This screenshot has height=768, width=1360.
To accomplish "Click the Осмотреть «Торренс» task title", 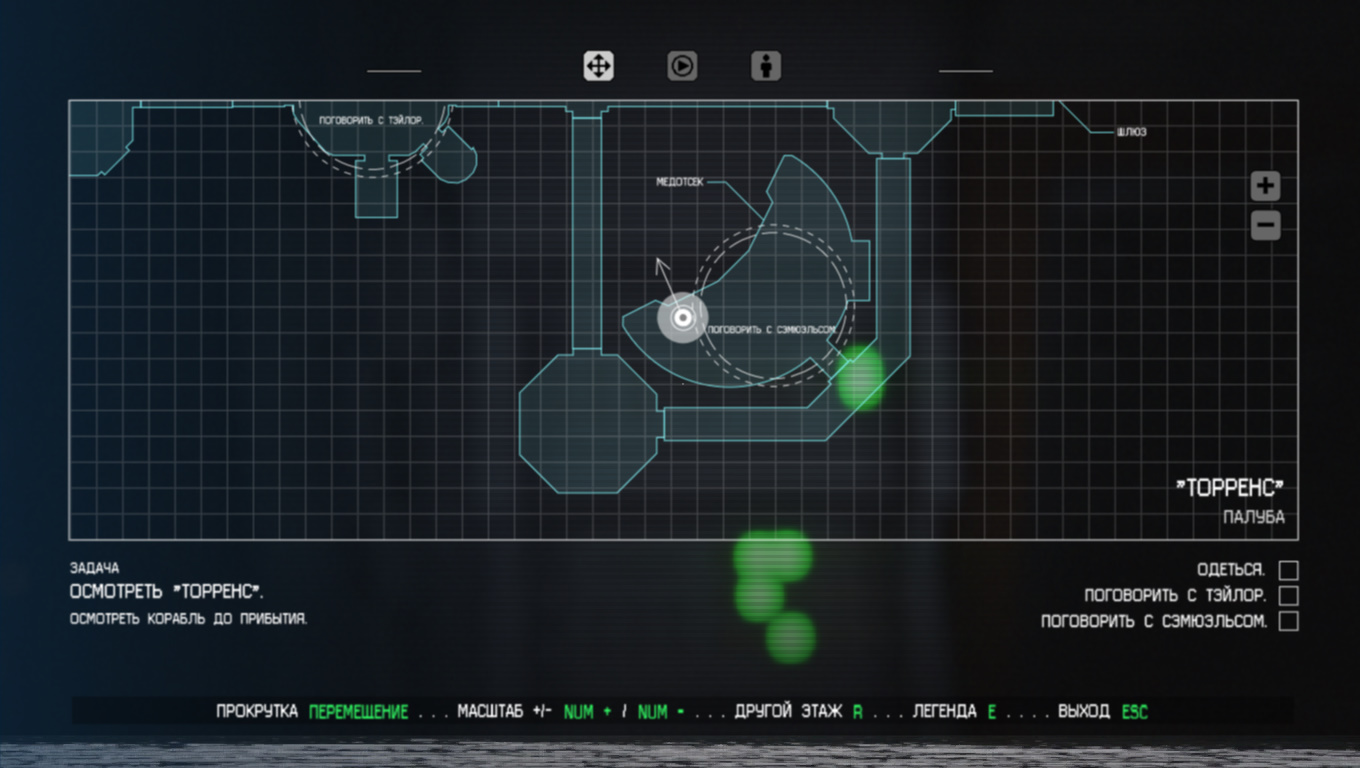I will click(x=167, y=592).
